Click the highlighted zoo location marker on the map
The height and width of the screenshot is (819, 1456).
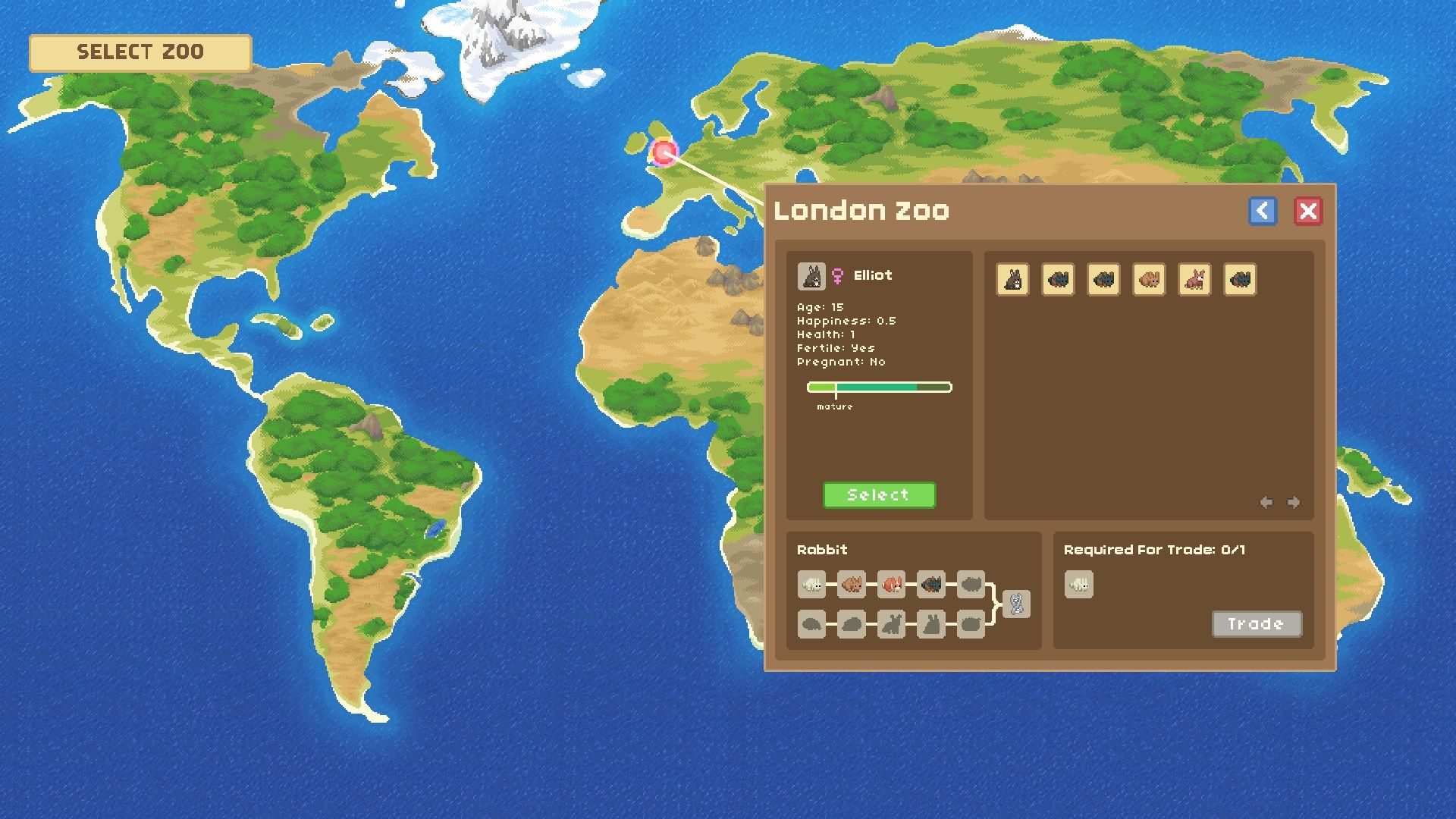[664, 154]
